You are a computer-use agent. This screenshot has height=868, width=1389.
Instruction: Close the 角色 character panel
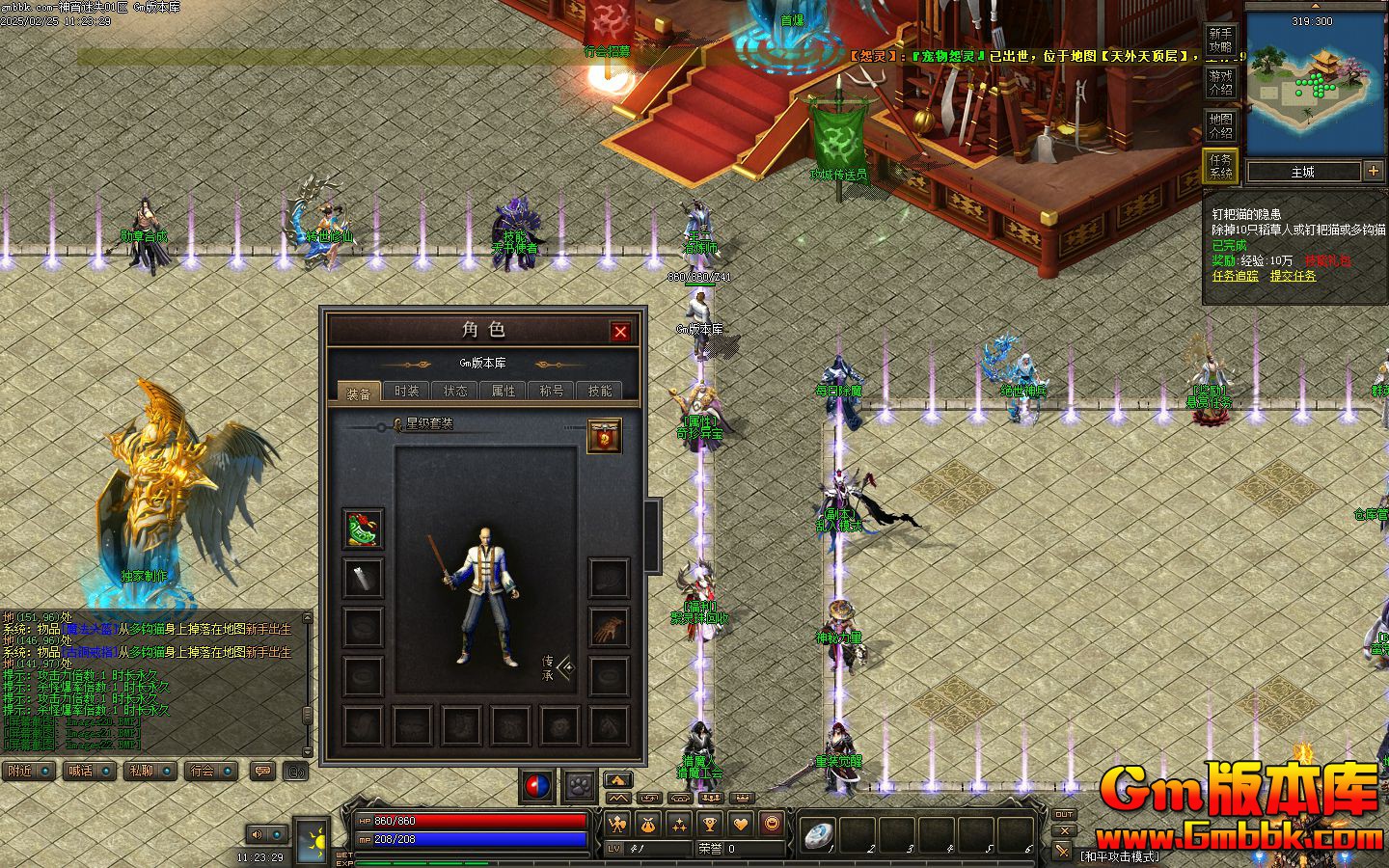pyautogui.click(x=620, y=332)
